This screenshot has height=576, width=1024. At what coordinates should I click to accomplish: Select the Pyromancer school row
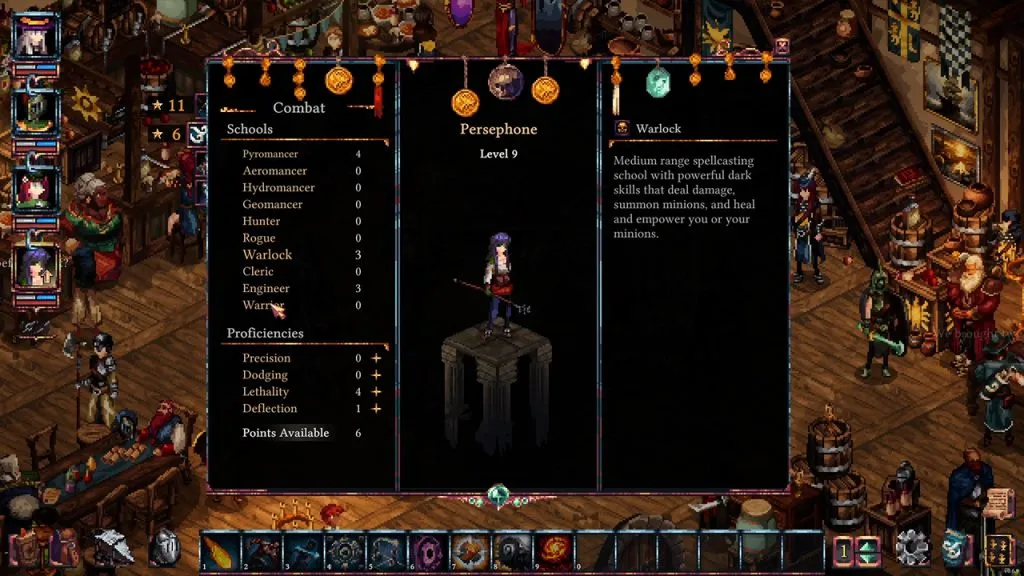pos(270,154)
